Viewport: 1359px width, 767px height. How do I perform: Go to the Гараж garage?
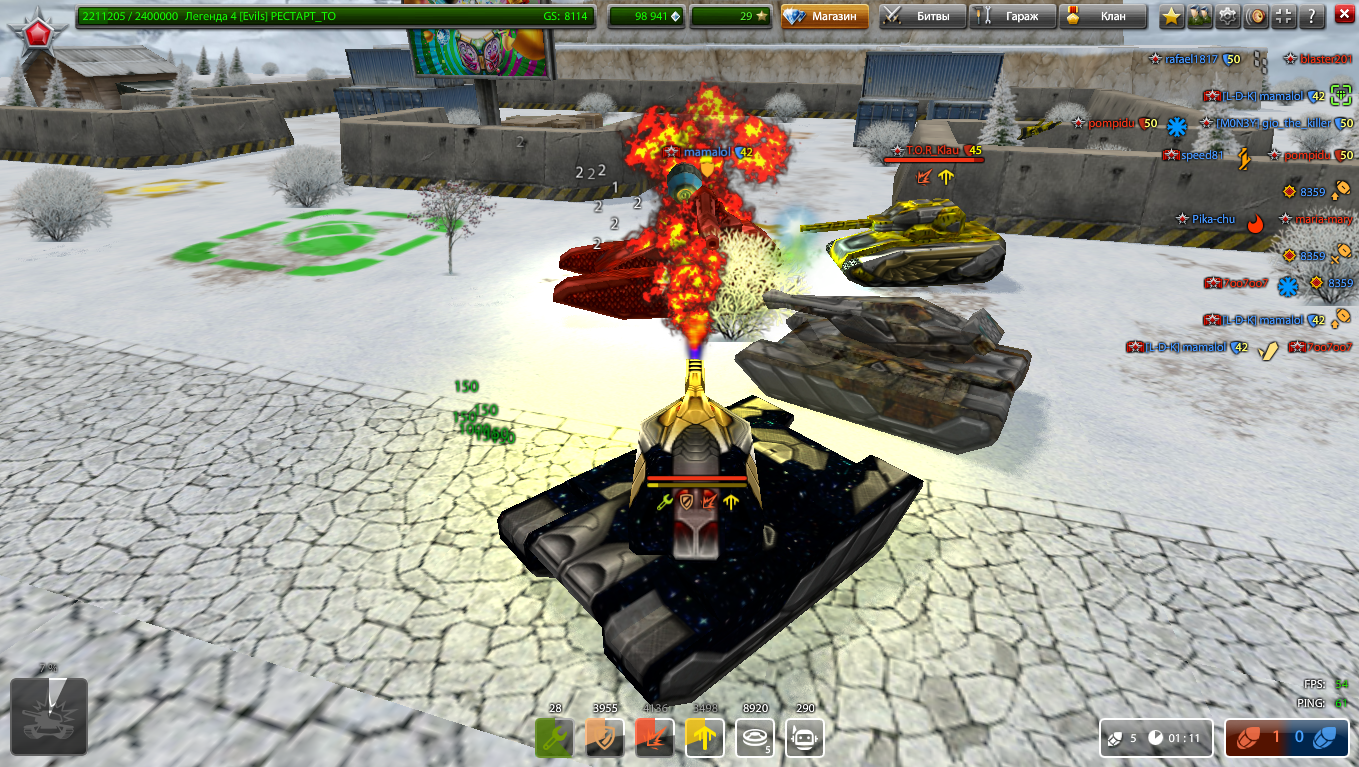(1012, 16)
